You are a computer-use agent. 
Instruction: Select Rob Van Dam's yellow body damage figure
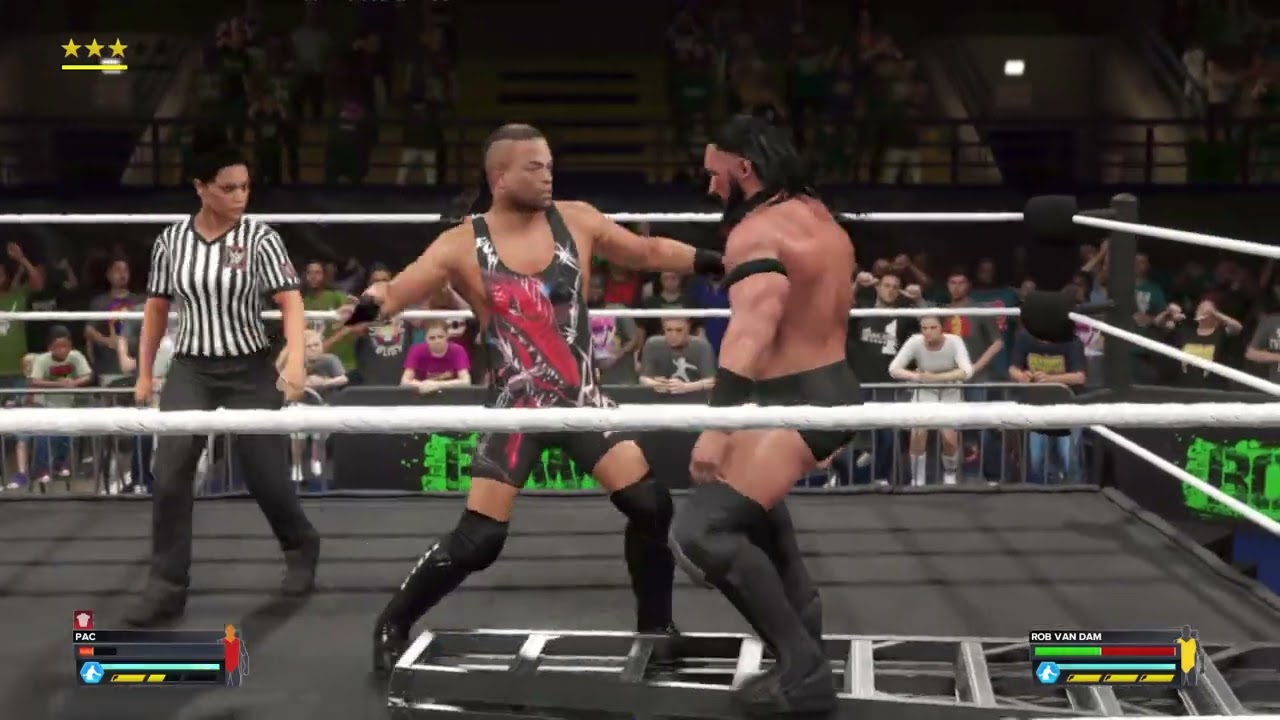1188,654
